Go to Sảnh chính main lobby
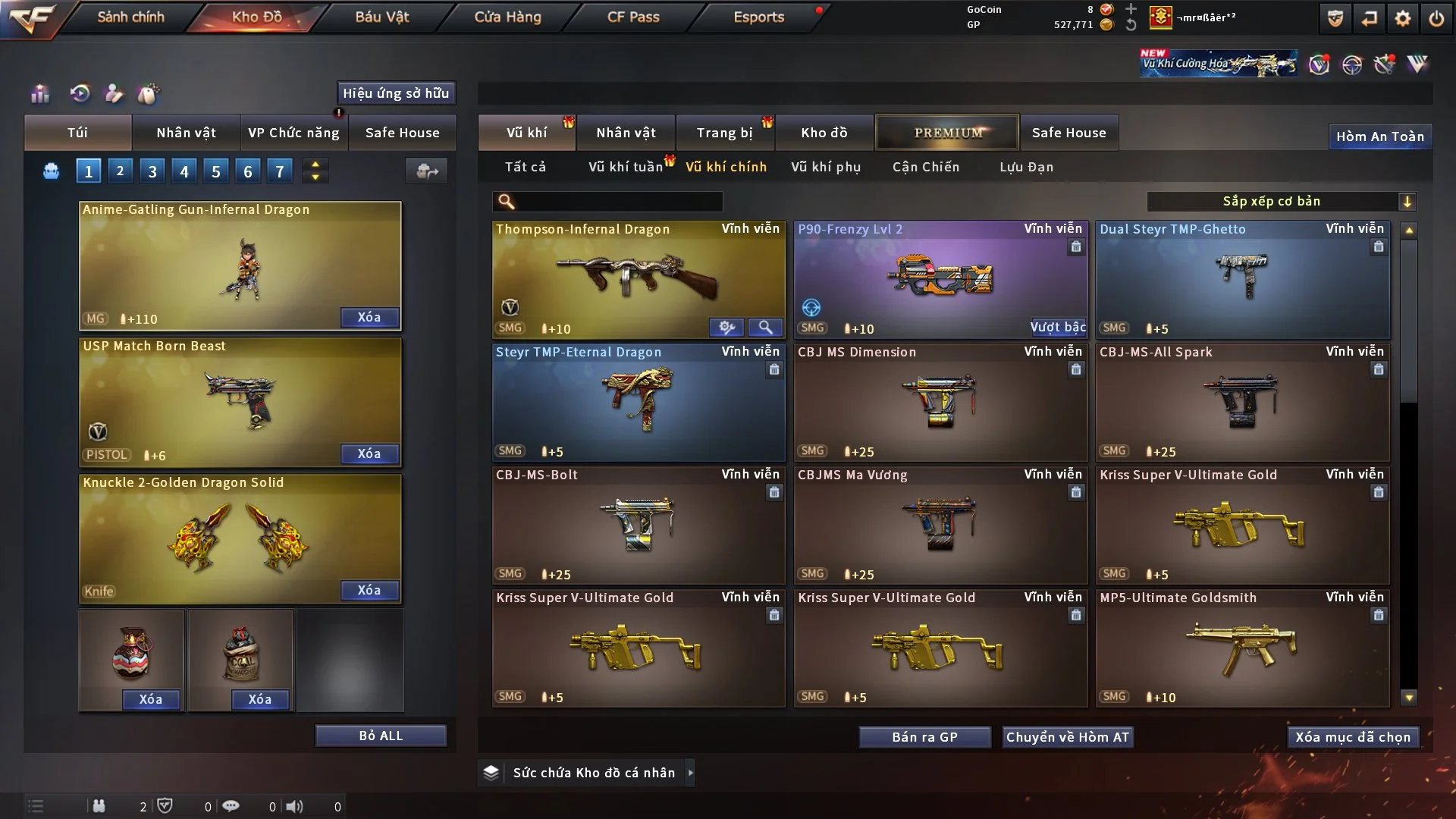 coord(130,17)
